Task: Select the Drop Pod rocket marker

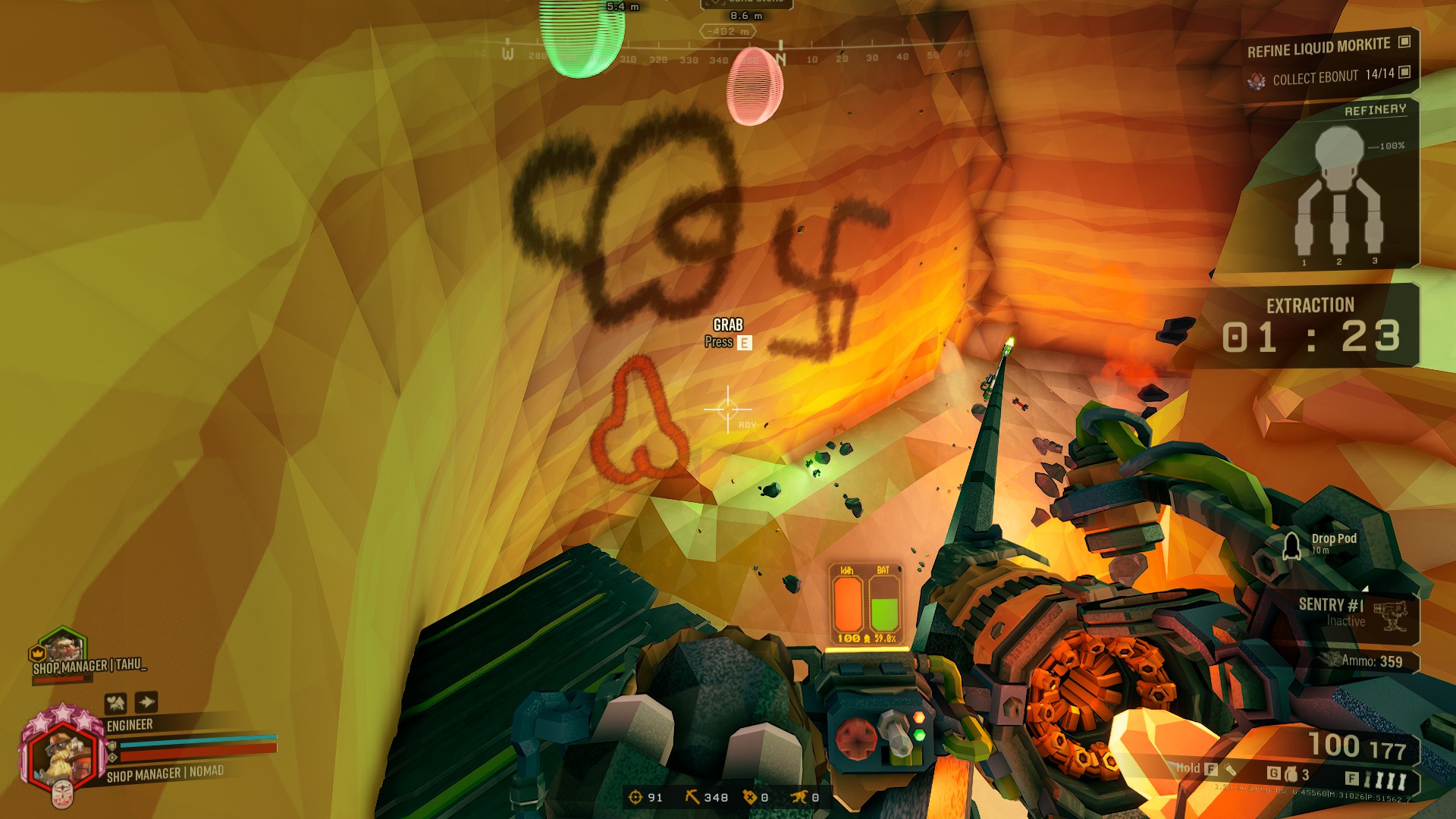Action: coord(1291,545)
